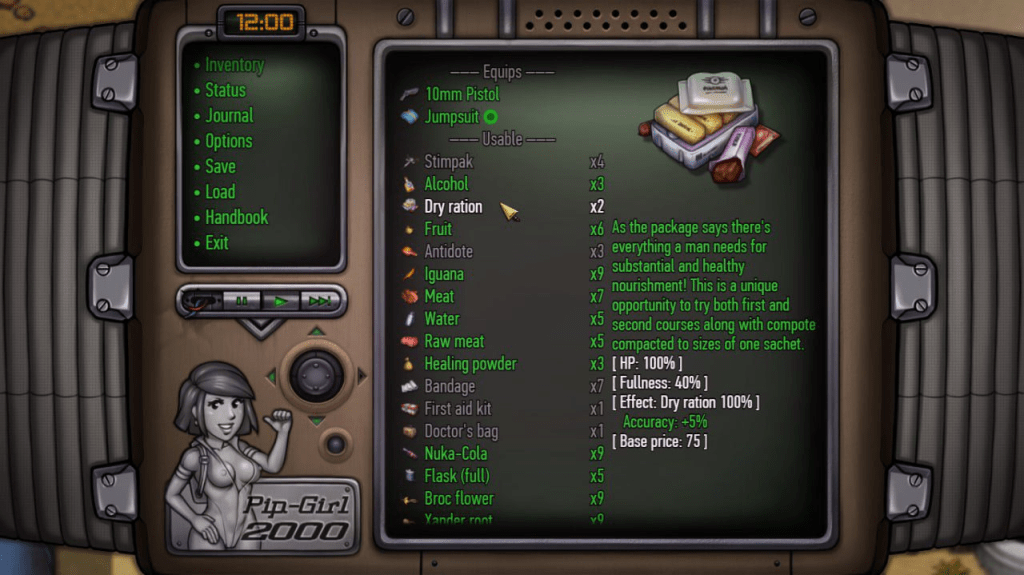
Task: Select the Broc flower item
Action: (458, 498)
